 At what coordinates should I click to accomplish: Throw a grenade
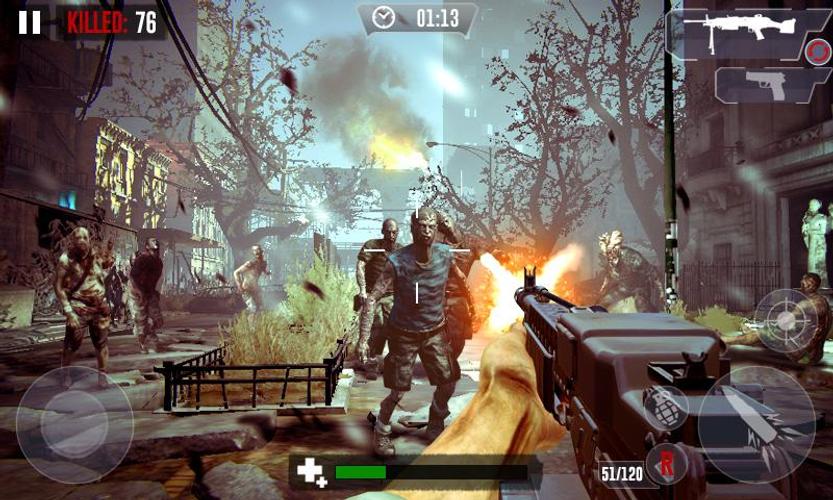tap(662, 406)
